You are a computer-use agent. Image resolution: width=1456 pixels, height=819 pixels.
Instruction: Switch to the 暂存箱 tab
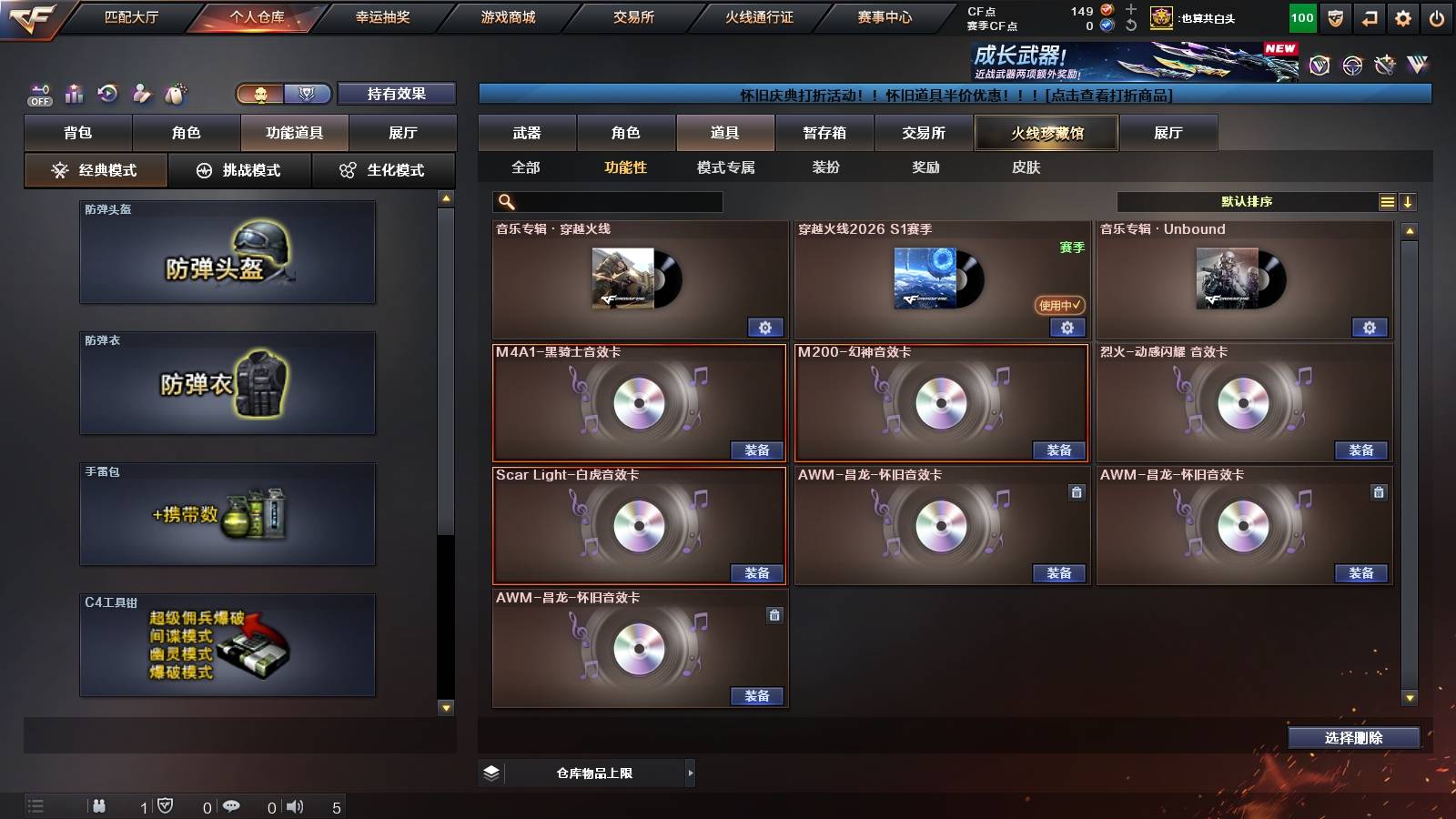823,133
